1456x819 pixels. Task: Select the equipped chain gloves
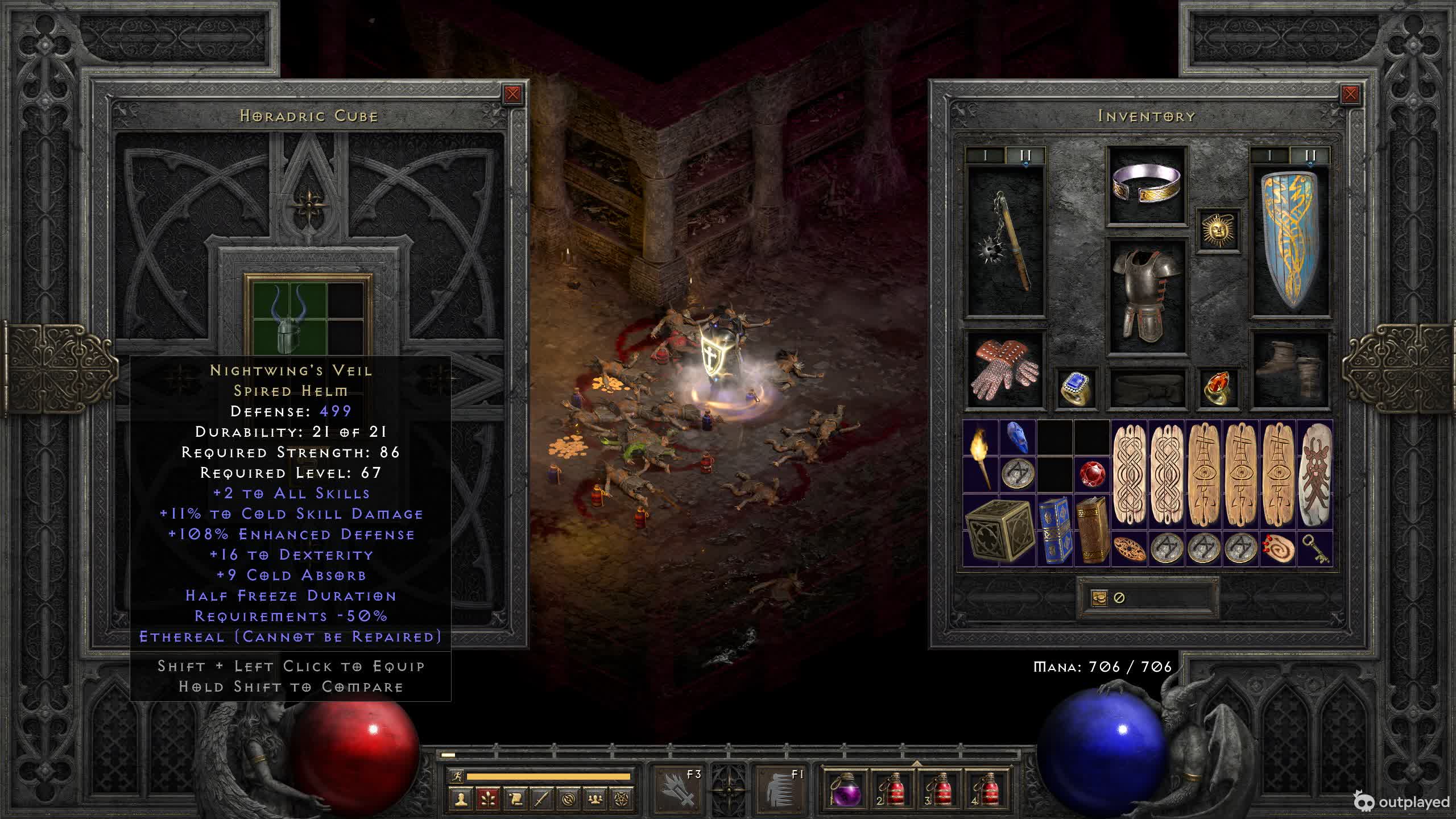(x=1006, y=370)
